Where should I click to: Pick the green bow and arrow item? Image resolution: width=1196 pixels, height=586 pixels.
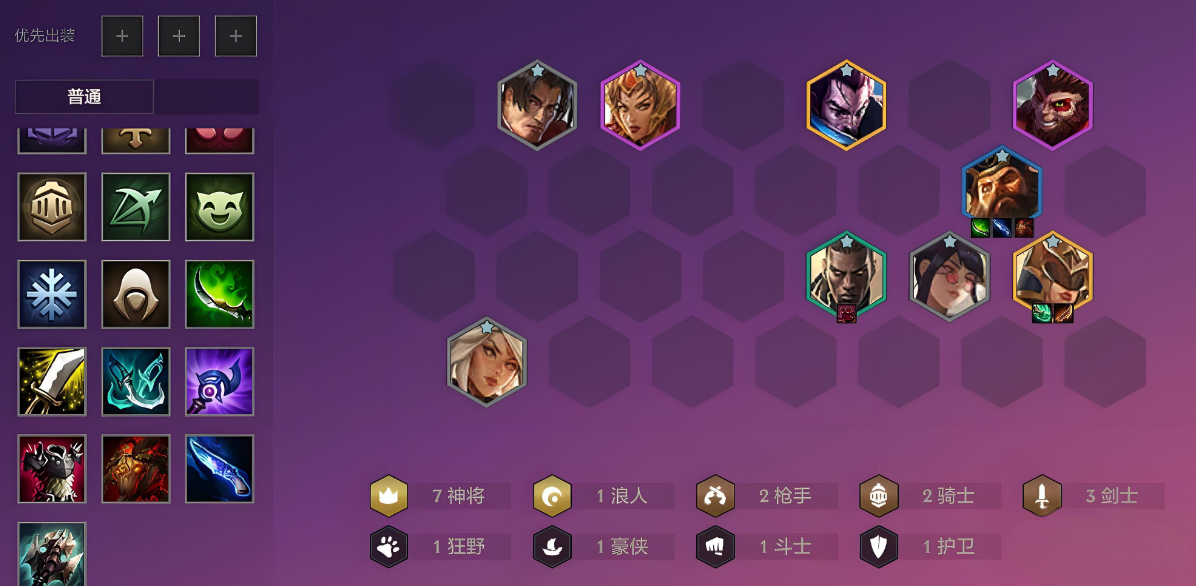pos(136,207)
